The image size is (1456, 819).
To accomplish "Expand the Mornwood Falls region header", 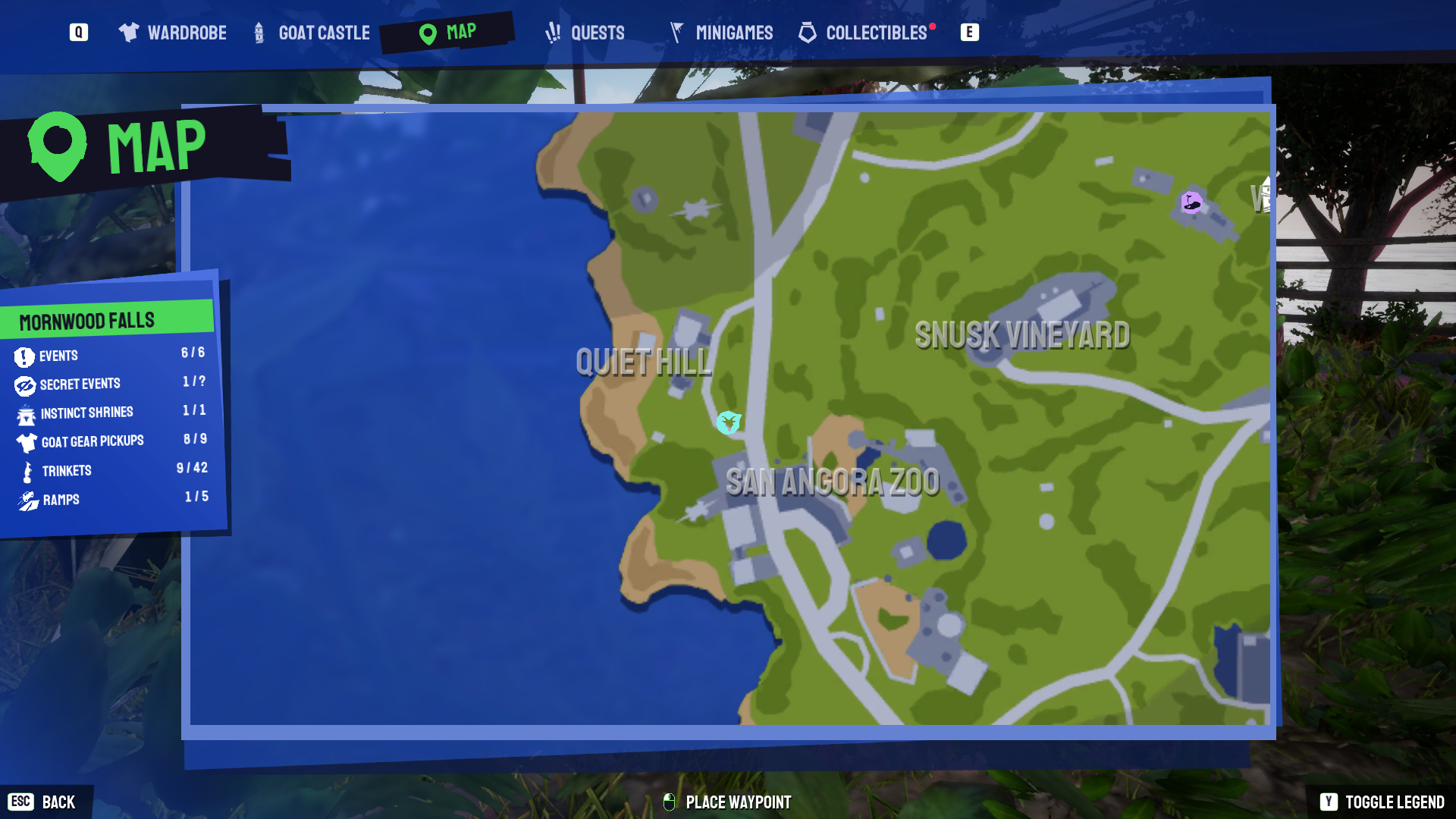I will coord(86,319).
